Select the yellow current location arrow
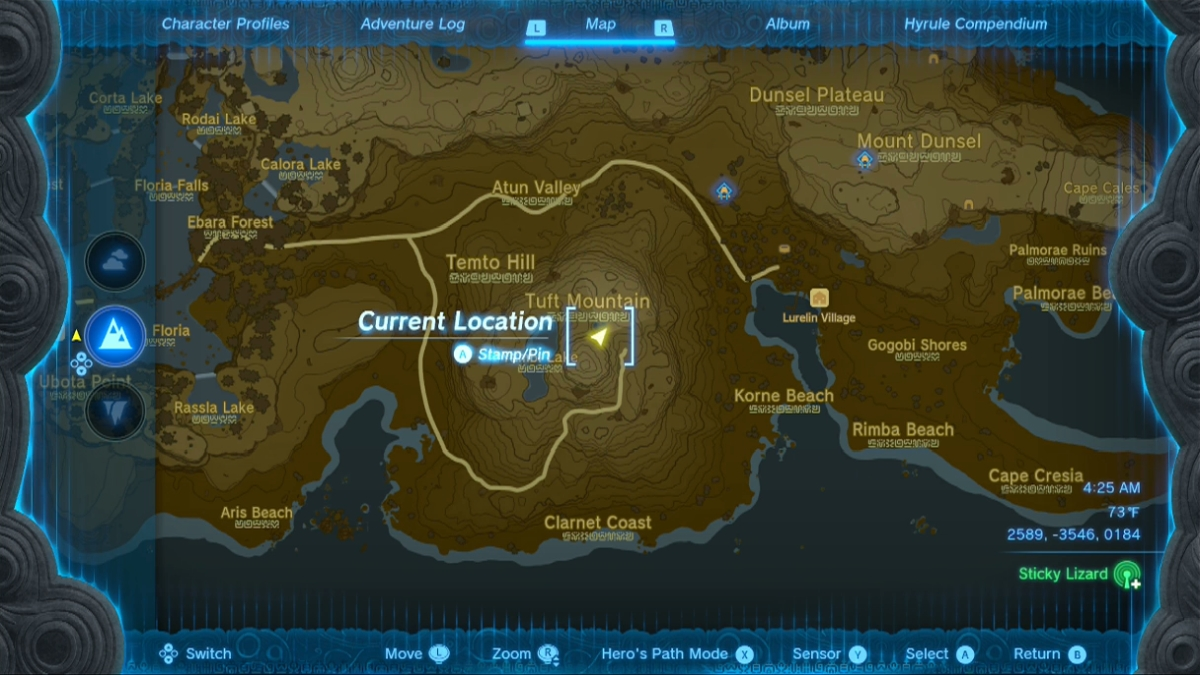1200x675 pixels. coord(598,337)
